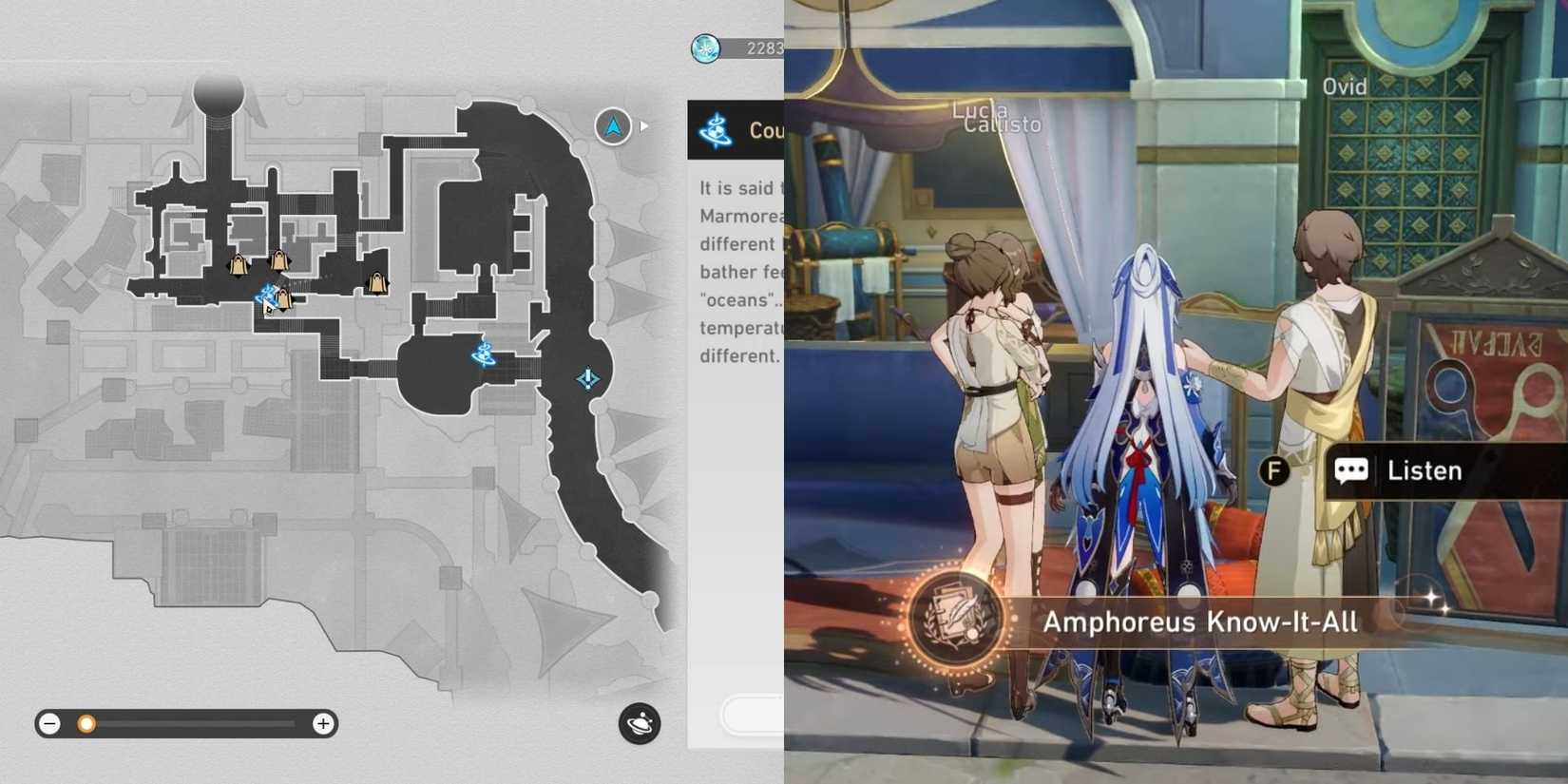Viewport: 1568px width, 784px height.
Task: Click the merchant bag marker near the map center
Action: [377, 281]
